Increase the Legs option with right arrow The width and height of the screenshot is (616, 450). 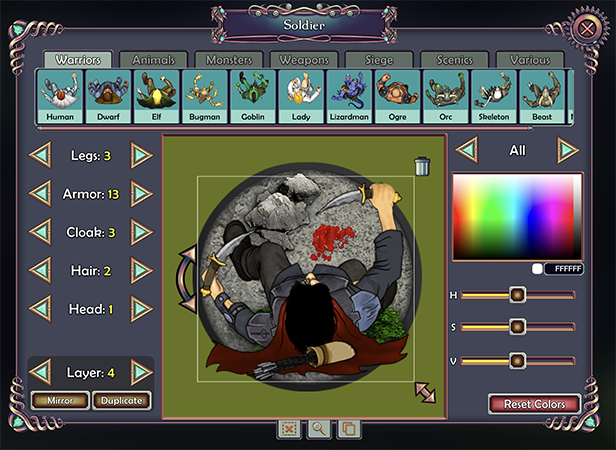point(142,155)
